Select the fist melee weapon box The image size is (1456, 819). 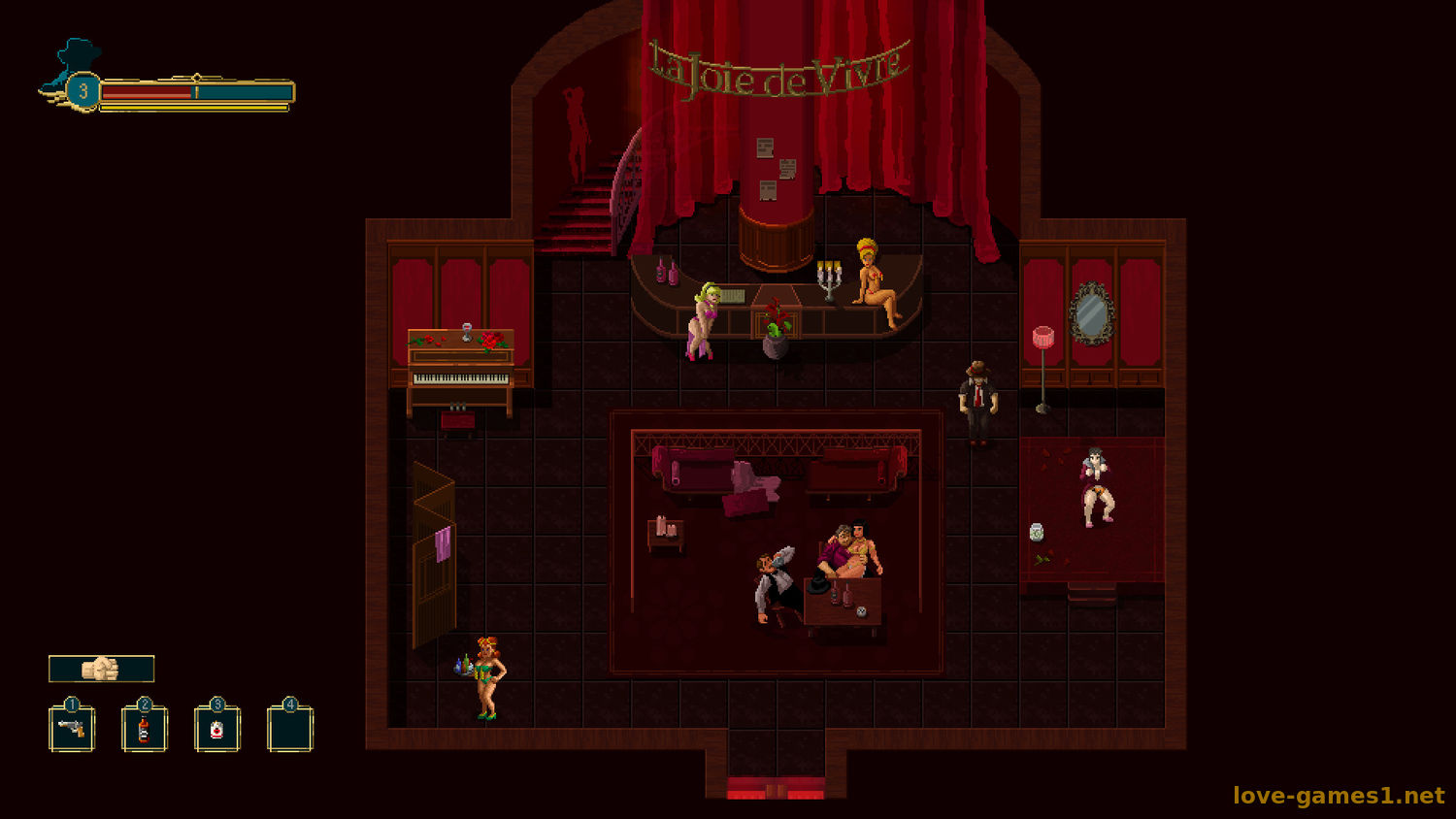pyautogui.click(x=101, y=669)
